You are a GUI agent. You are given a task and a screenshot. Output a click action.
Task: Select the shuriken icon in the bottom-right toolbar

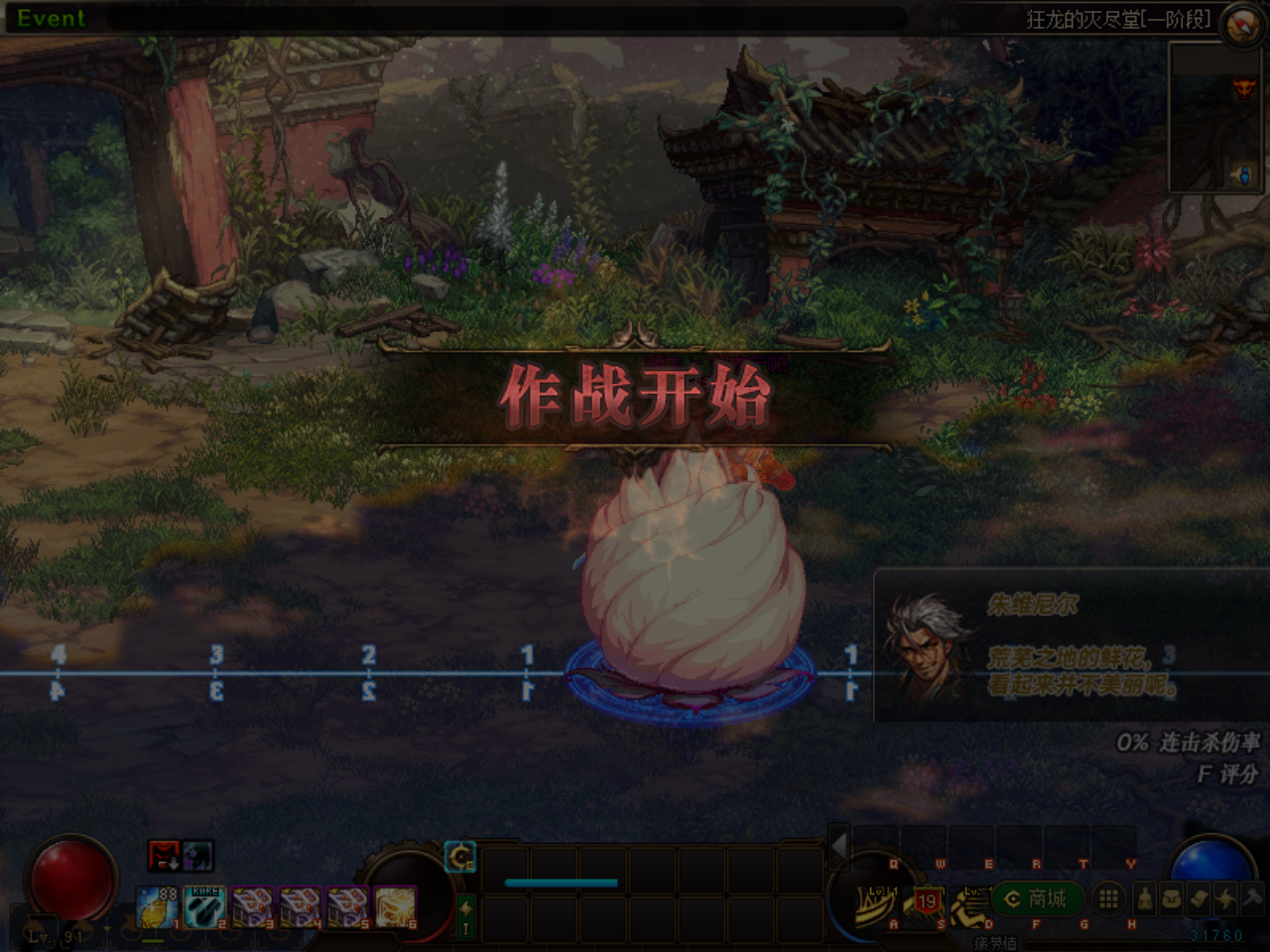pyautogui.click(x=1226, y=899)
